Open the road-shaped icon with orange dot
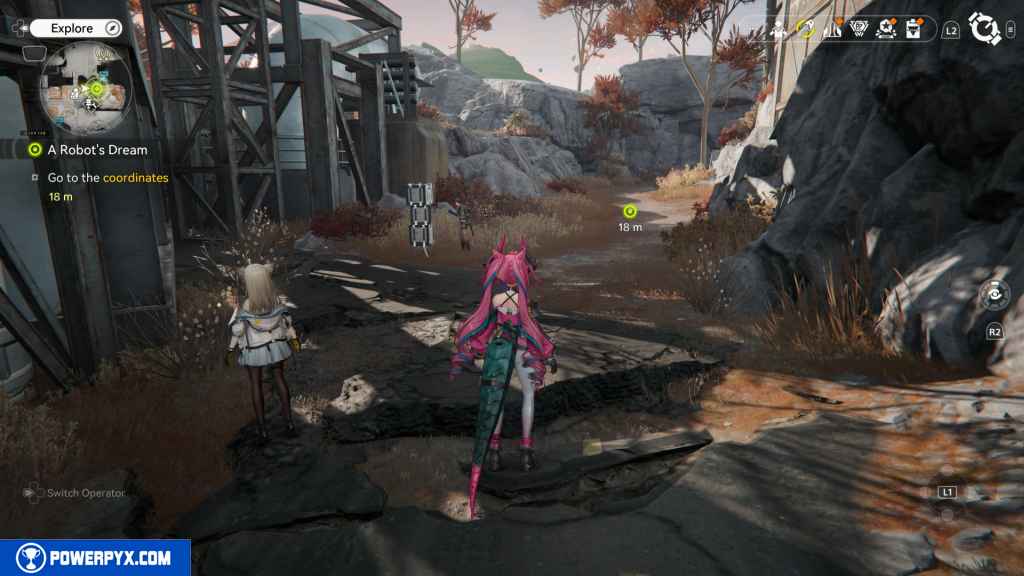 coord(832,30)
